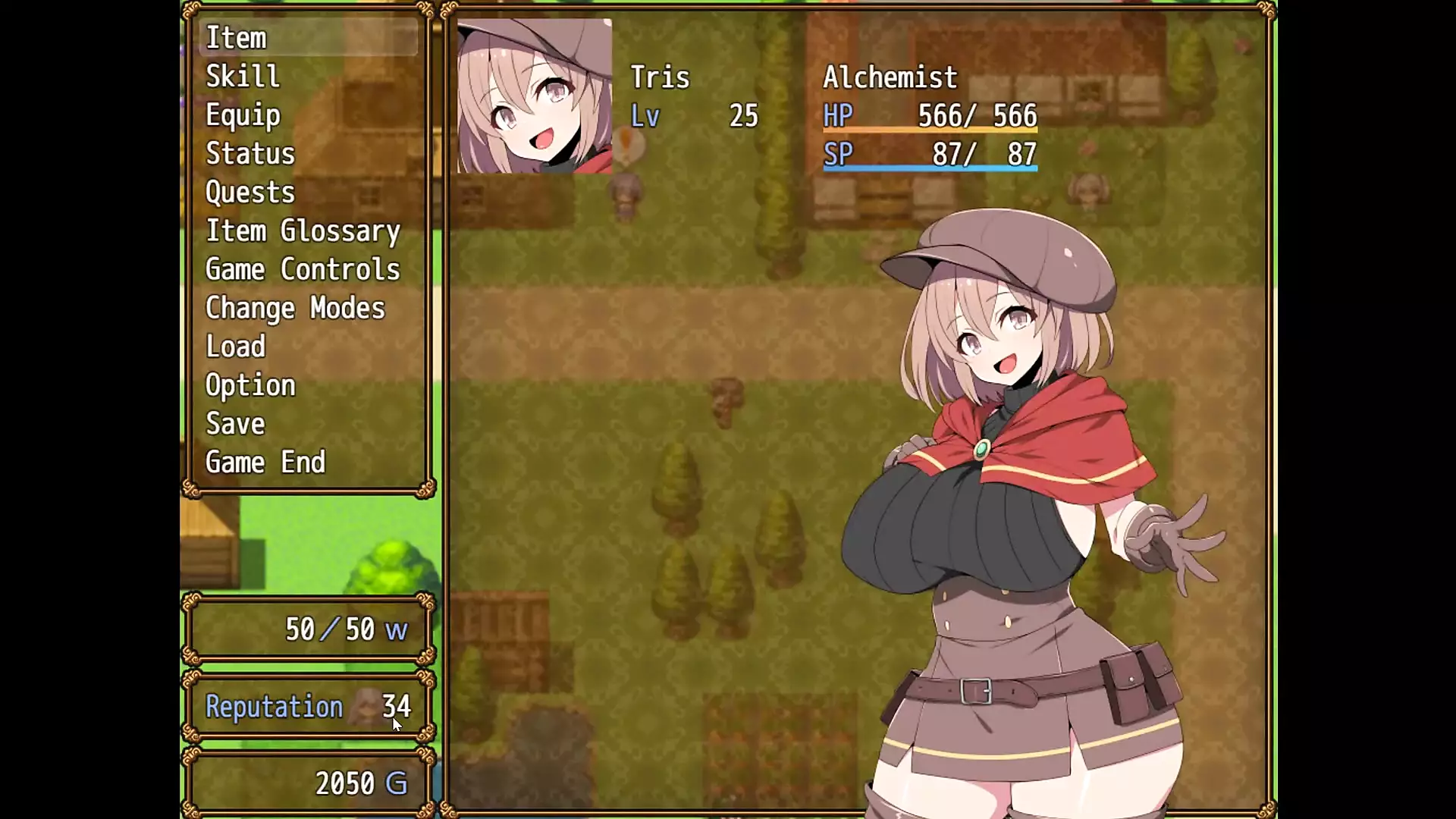
Task: Choose Change Modes
Action: 295,309
